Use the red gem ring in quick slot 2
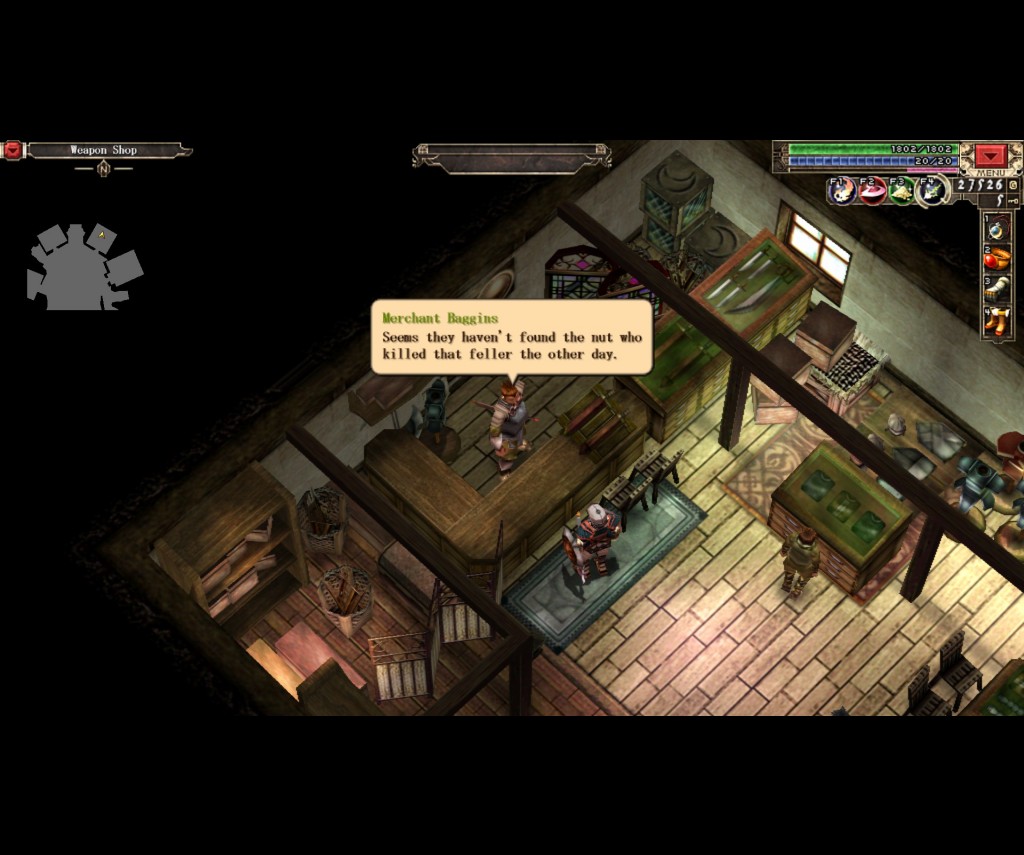Viewport: 1024px width, 855px height. tap(998, 259)
